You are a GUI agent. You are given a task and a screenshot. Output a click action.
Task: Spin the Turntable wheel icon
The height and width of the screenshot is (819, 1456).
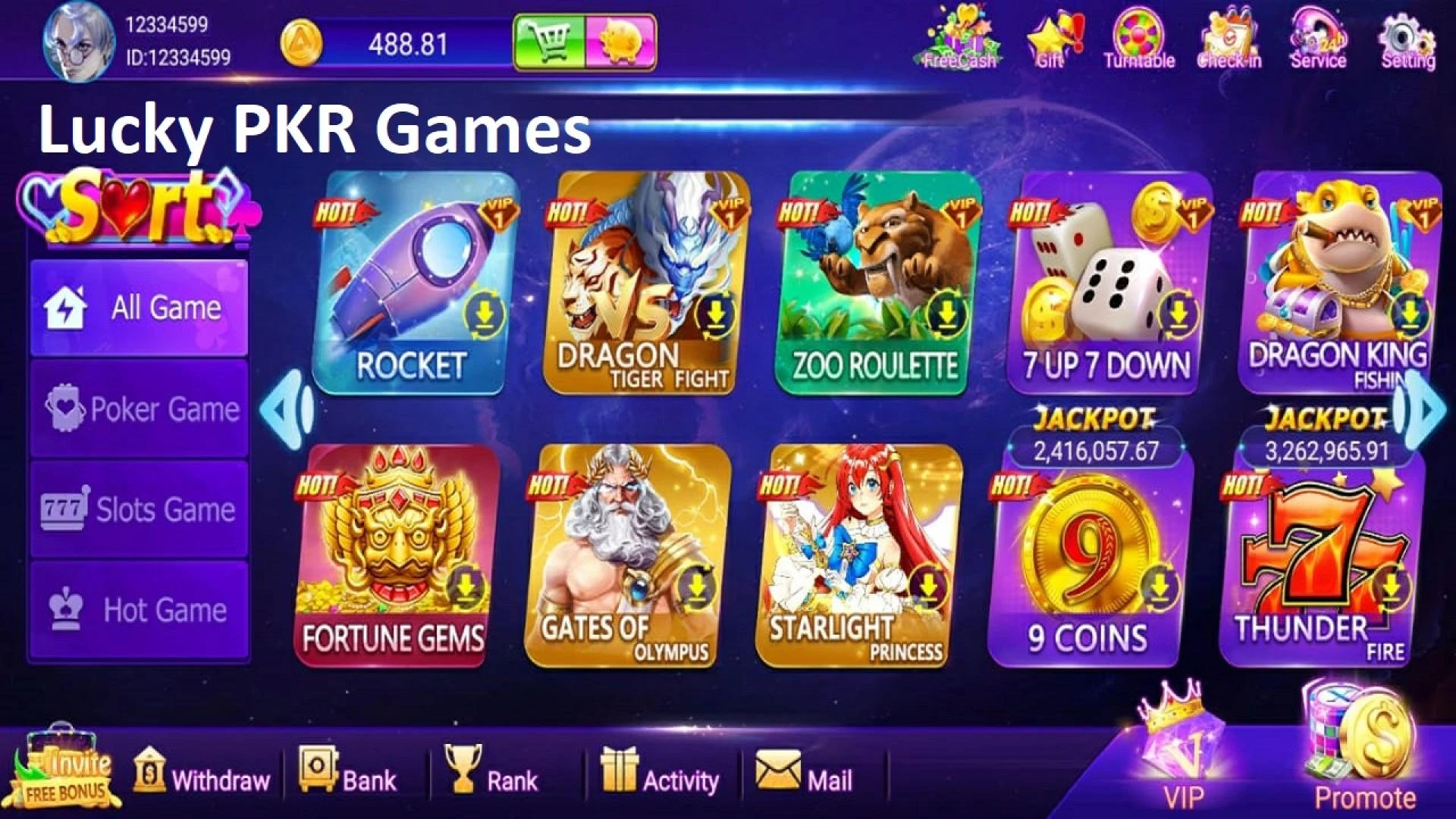(x=1140, y=38)
